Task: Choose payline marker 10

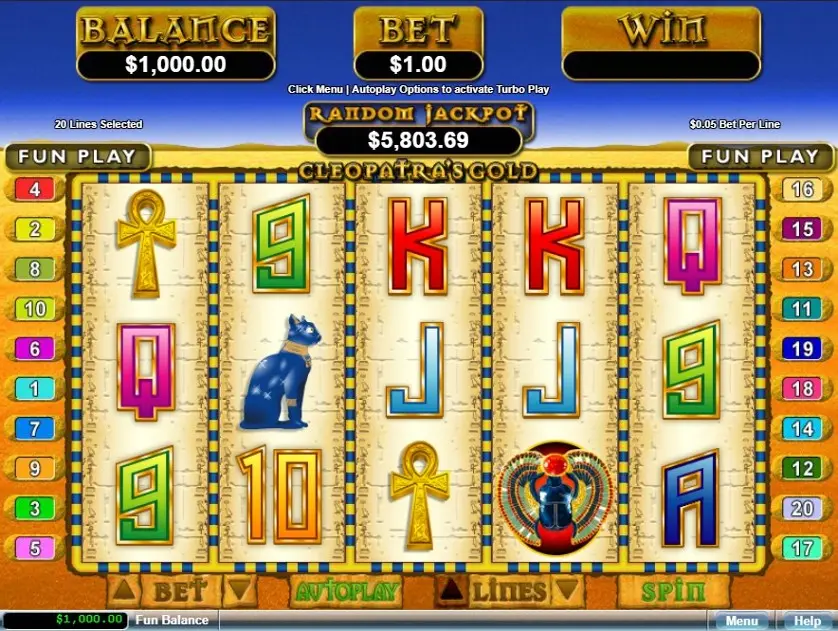Action: 34,309
